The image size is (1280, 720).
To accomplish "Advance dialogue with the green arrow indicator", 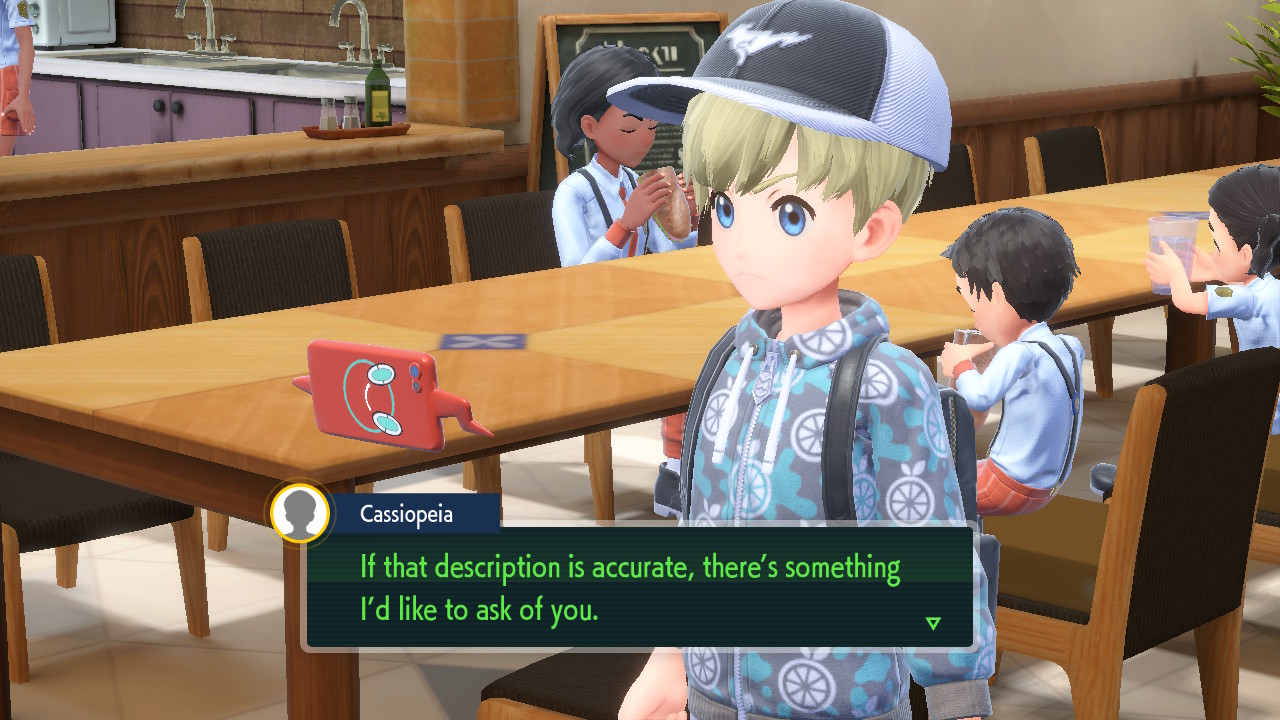I will [933, 623].
